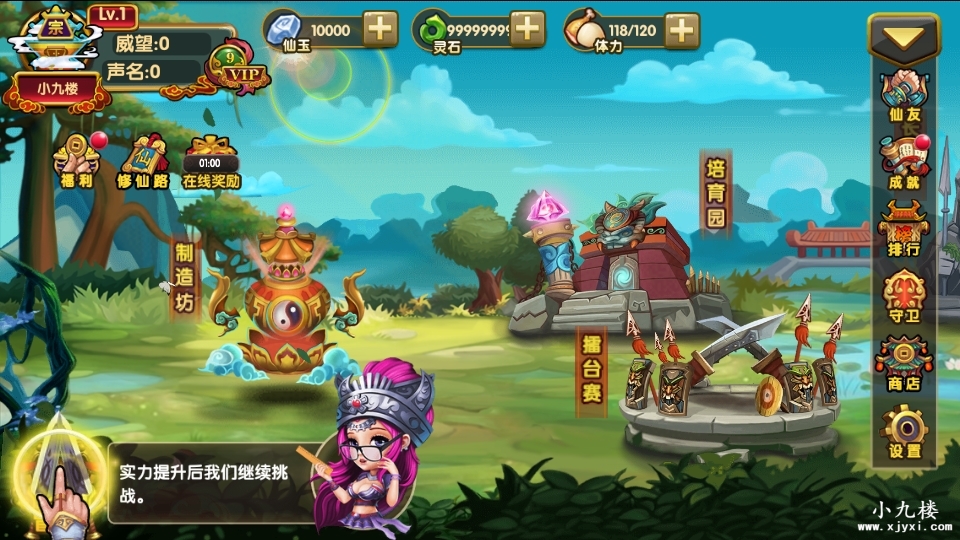Open 设置 settings gear
This screenshot has width=960, height=540.
(x=904, y=432)
